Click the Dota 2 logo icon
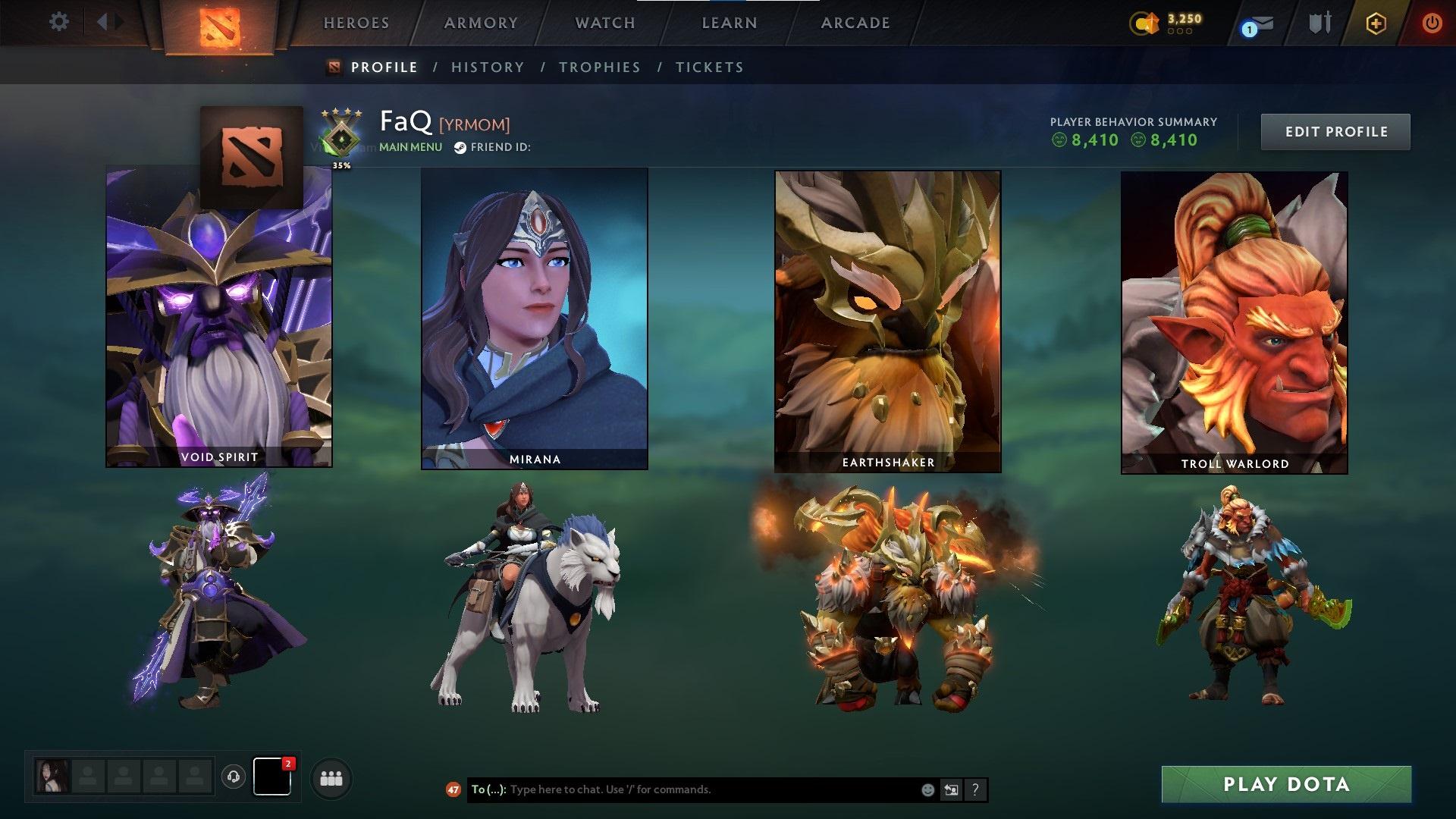1456x819 pixels. click(x=219, y=23)
